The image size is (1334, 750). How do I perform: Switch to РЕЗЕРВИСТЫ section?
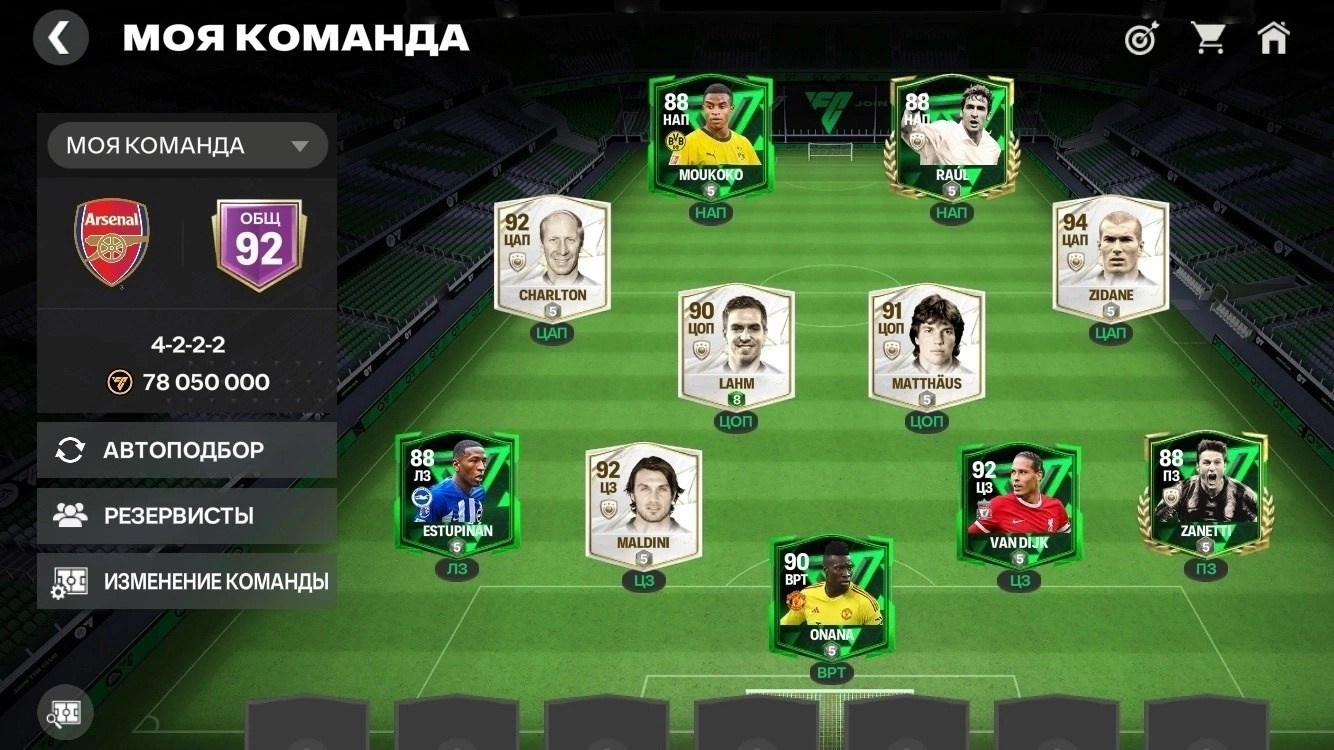click(x=187, y=516)
